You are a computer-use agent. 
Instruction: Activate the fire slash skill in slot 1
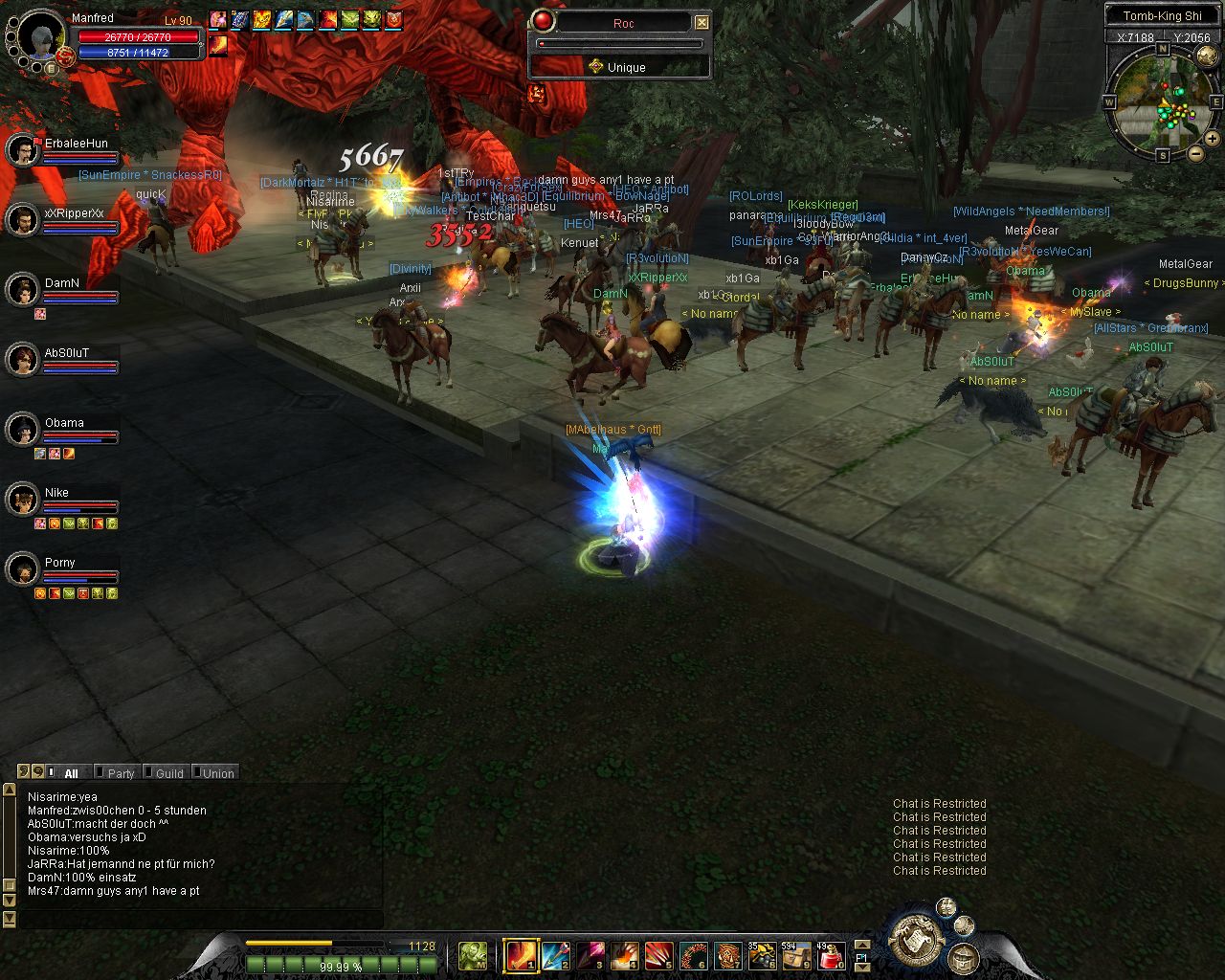521,954
